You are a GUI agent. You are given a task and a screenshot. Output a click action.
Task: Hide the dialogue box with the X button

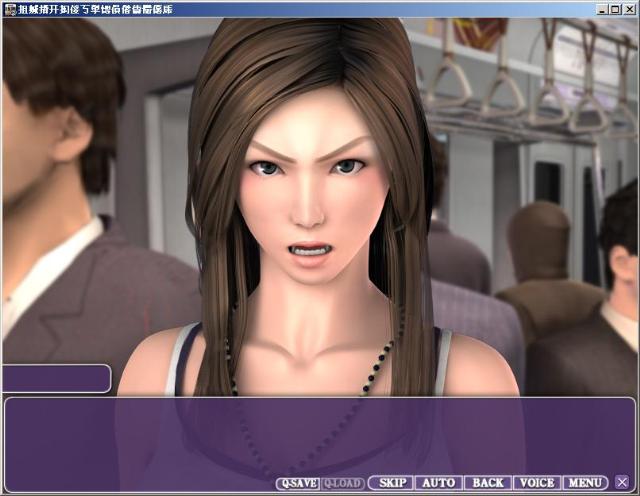click(622, 483)
